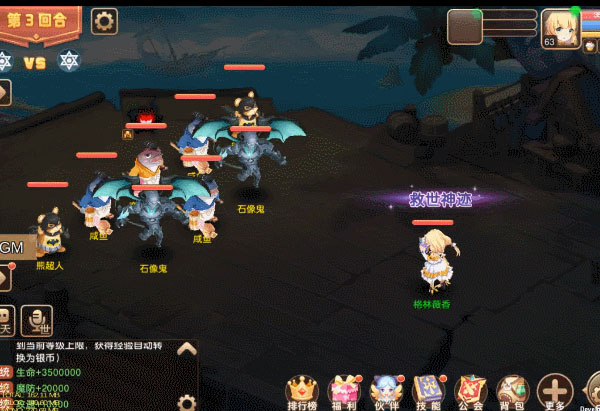Click the player avatar portrait

[563, 27]
